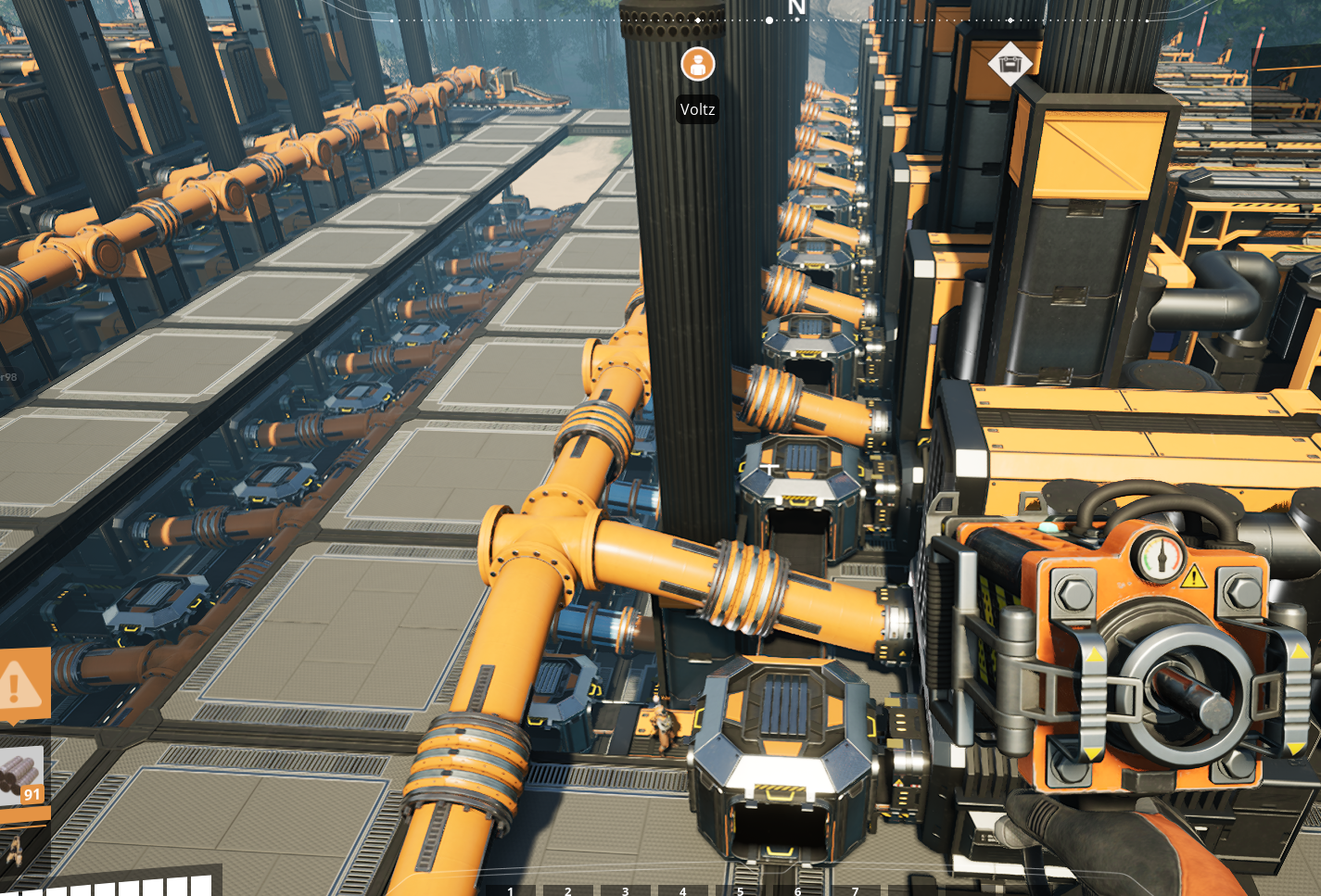Activate hotbar slot 5
Screen dimensions: 1321x896
point(741,890)
